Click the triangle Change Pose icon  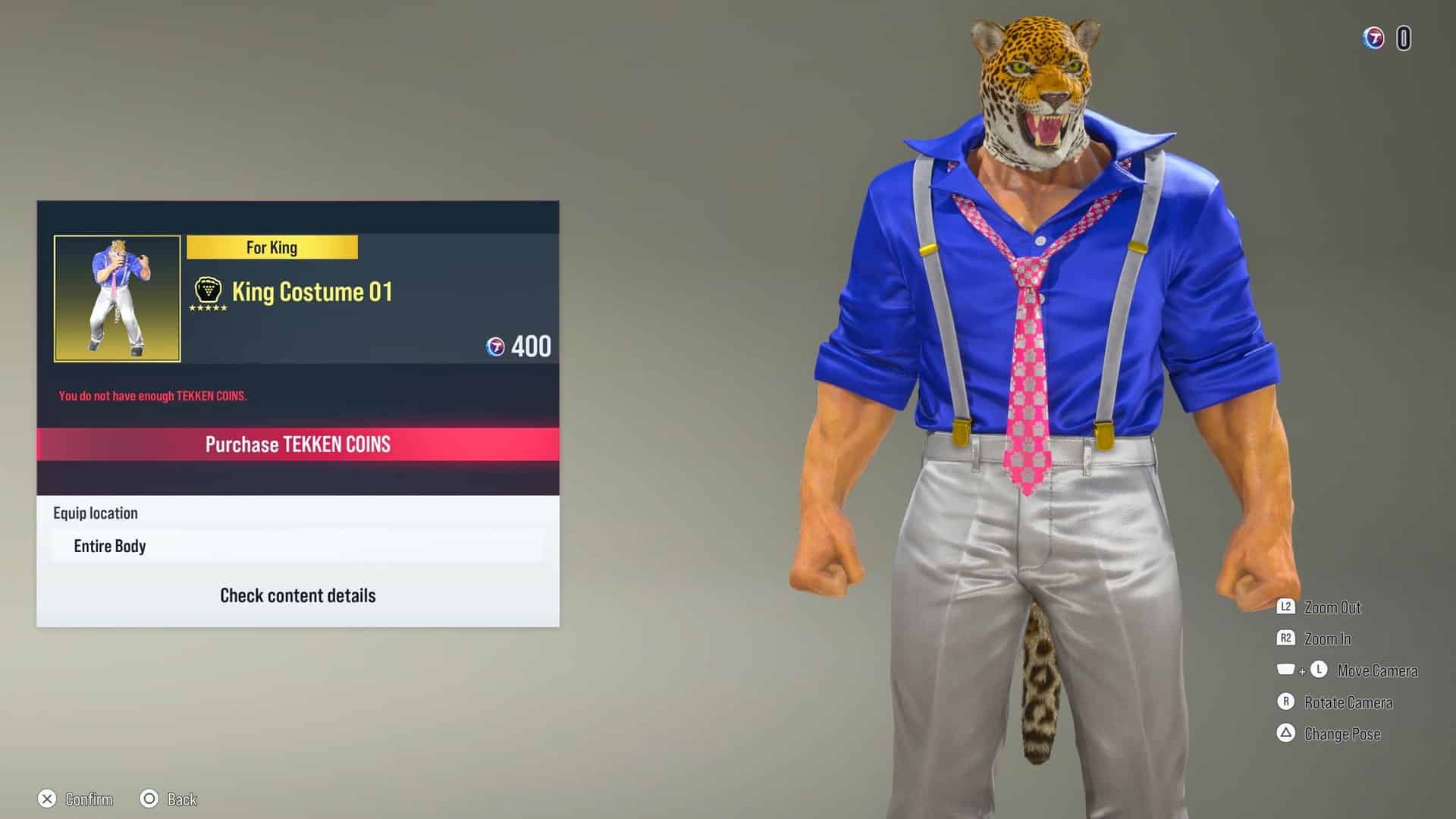pos(1285,734)
